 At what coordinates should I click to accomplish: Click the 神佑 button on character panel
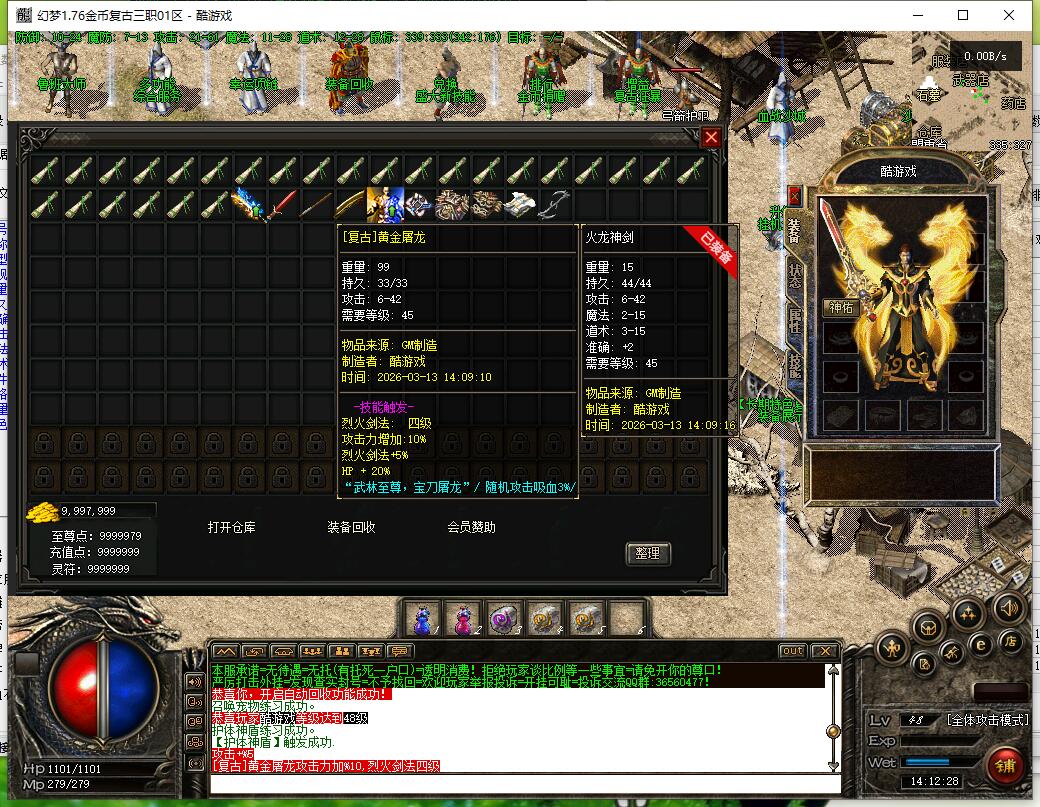[841, 308]
